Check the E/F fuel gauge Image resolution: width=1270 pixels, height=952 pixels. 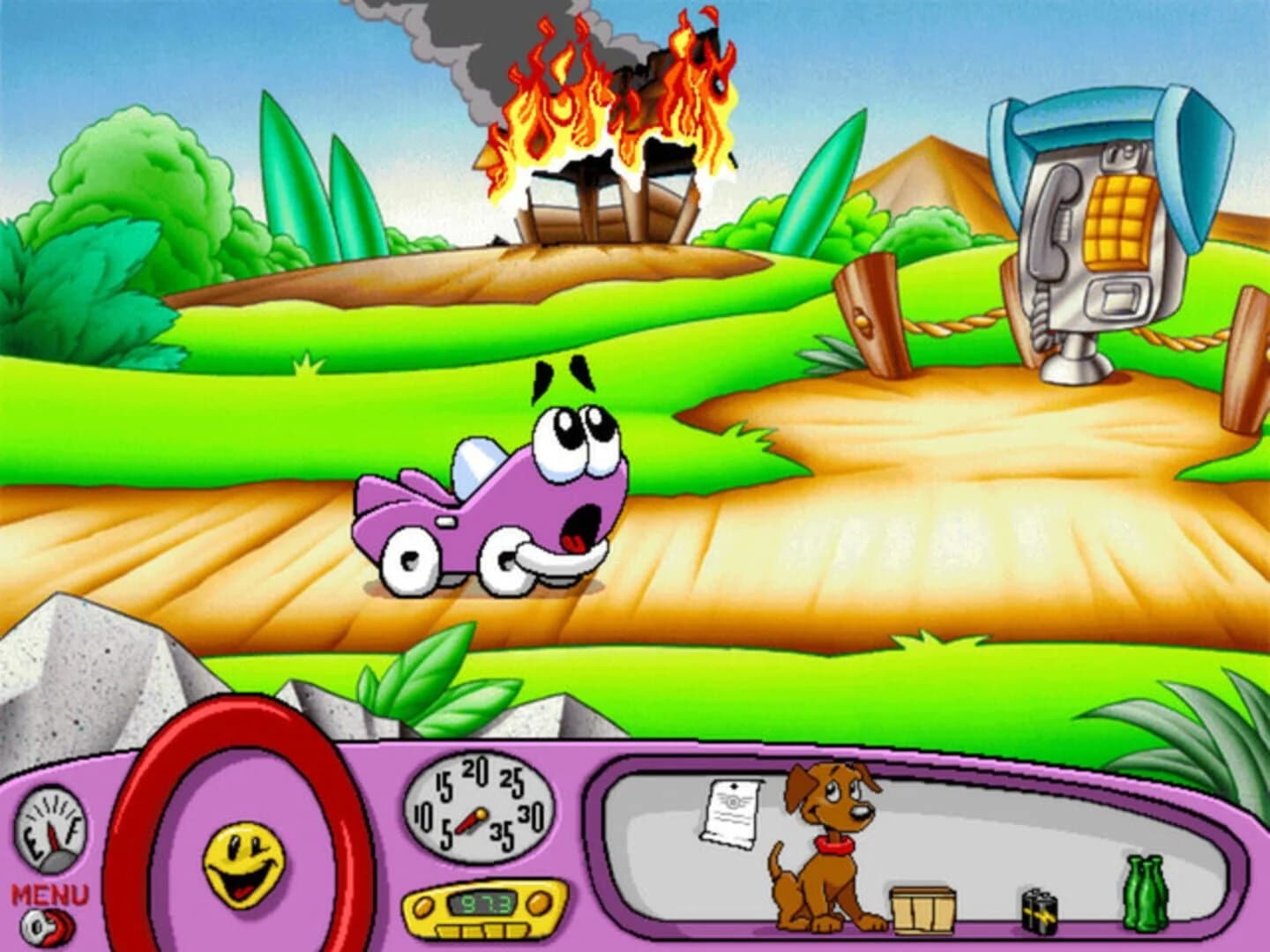click(x=53, y=824)
